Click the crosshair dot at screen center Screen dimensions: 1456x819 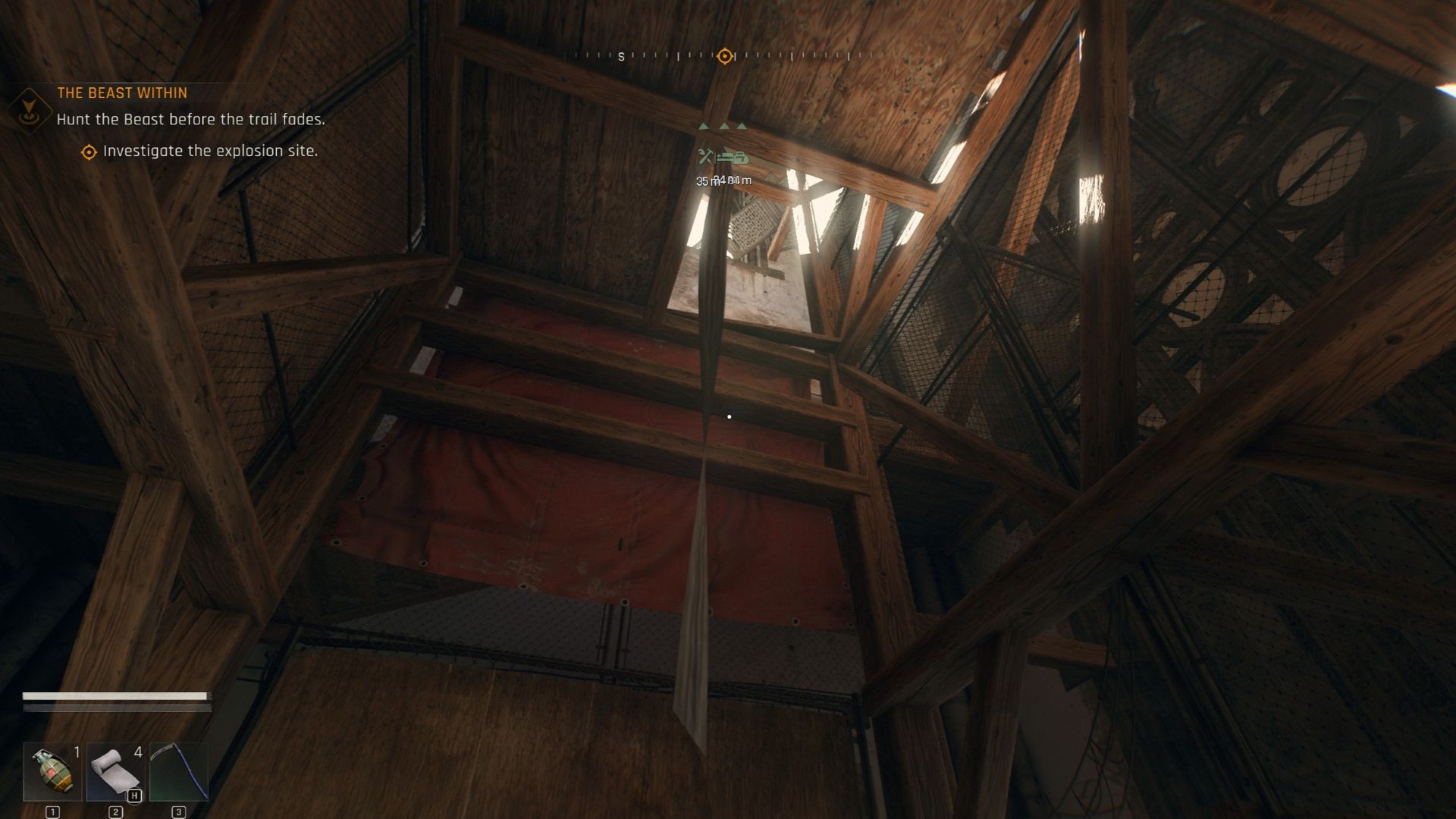coord(729,416)
